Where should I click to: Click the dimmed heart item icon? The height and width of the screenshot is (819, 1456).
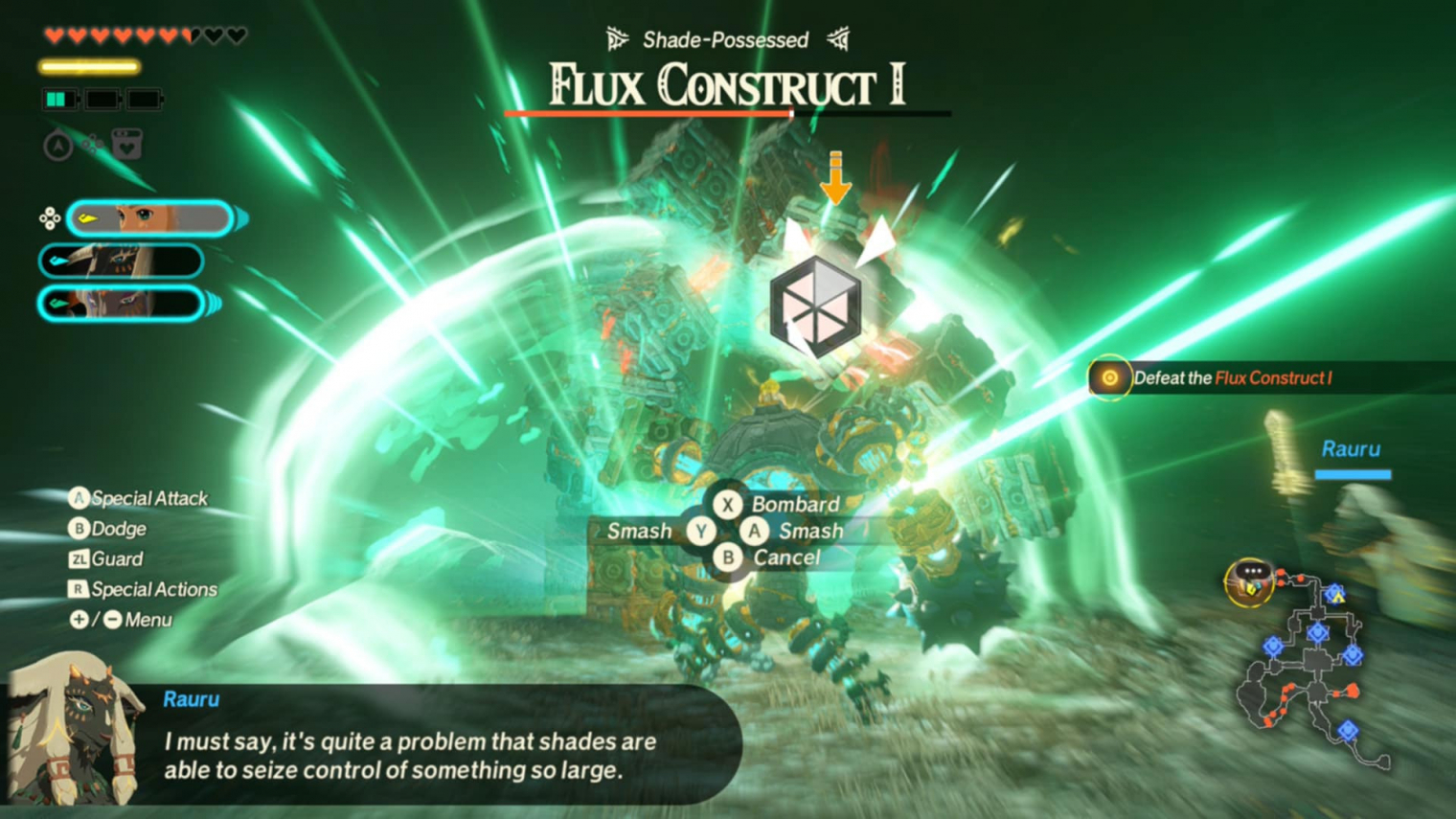(127, 146)
